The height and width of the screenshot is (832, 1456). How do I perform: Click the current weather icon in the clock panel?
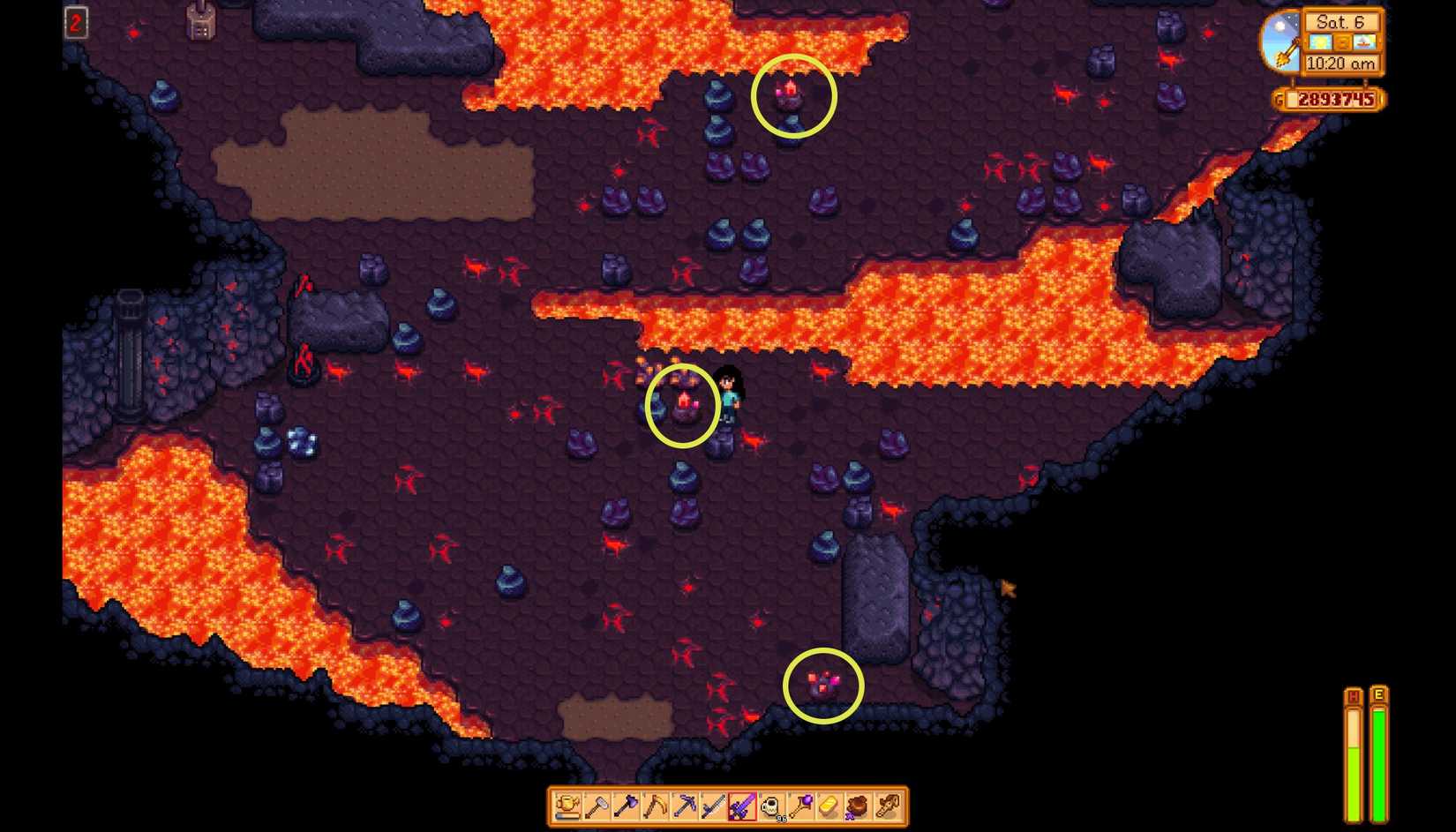coord(1319,43)
